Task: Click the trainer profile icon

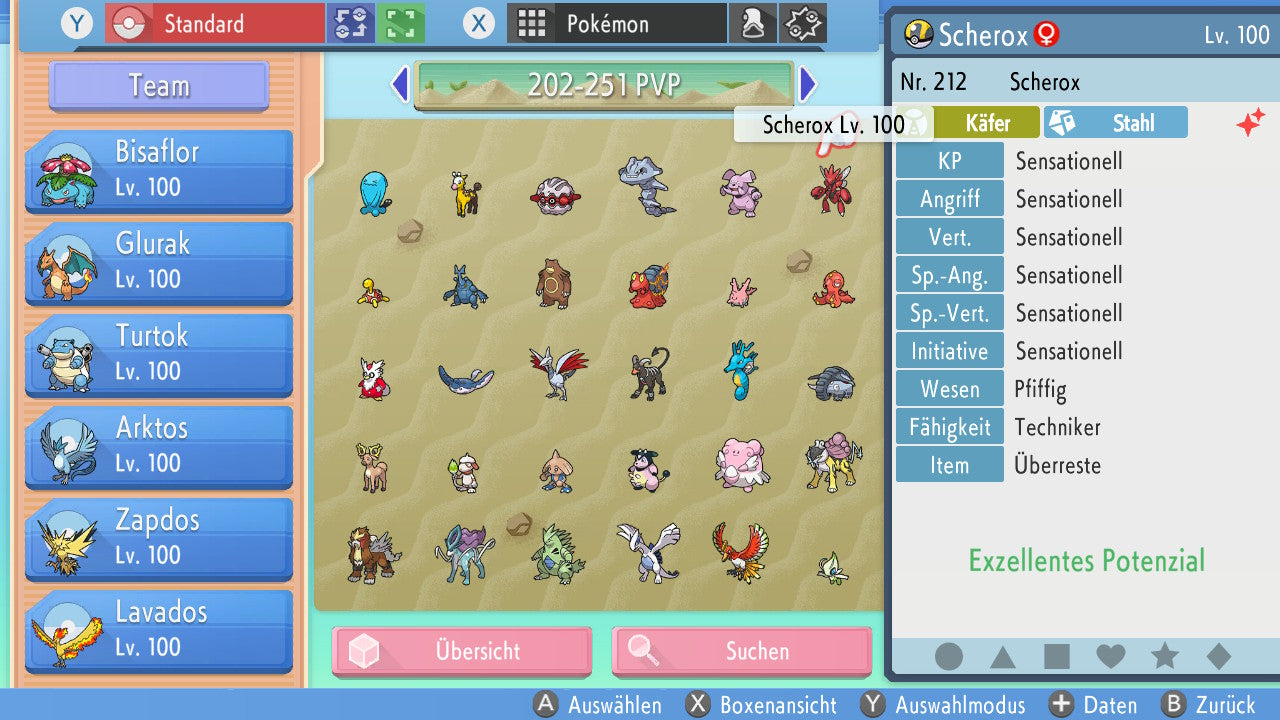Action: click(753, 22)
